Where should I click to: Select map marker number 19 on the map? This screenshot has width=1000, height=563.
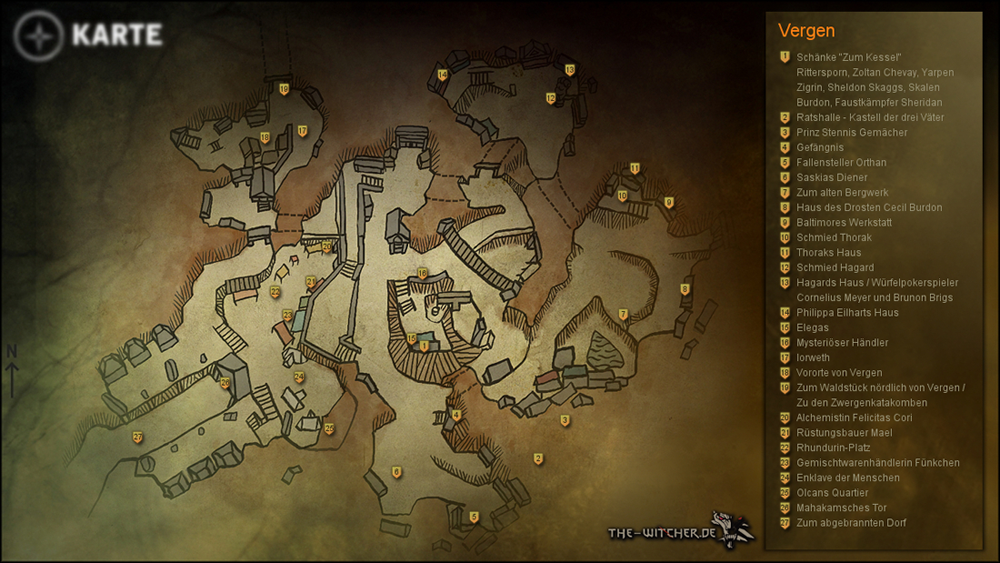tap(284, 90)
